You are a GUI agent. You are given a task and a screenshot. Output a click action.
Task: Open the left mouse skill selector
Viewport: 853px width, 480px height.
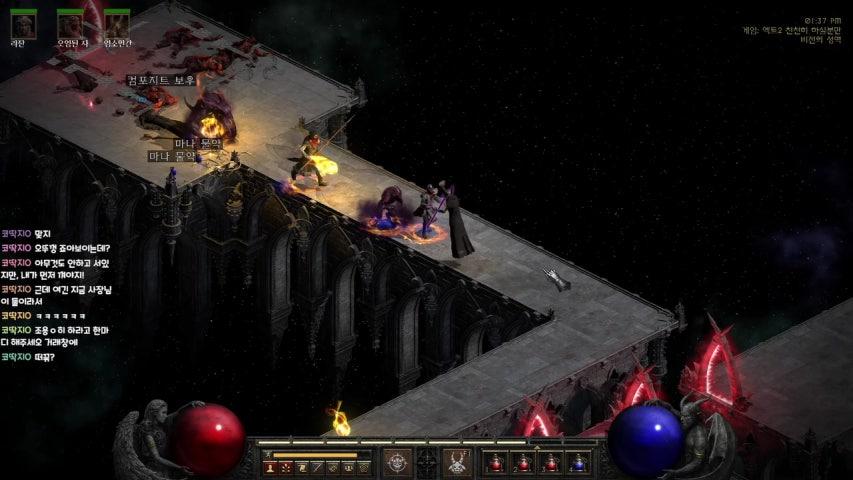point(398,462)
